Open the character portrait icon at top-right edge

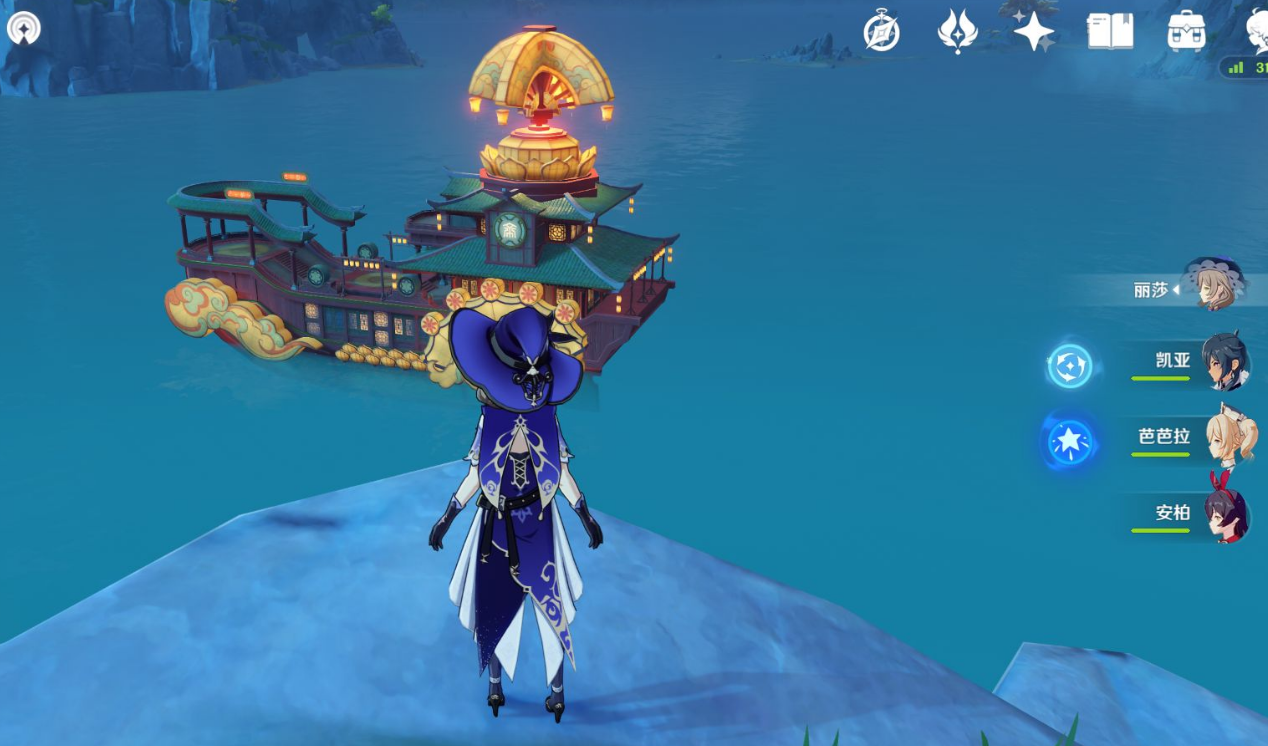tap(1256, 28)
